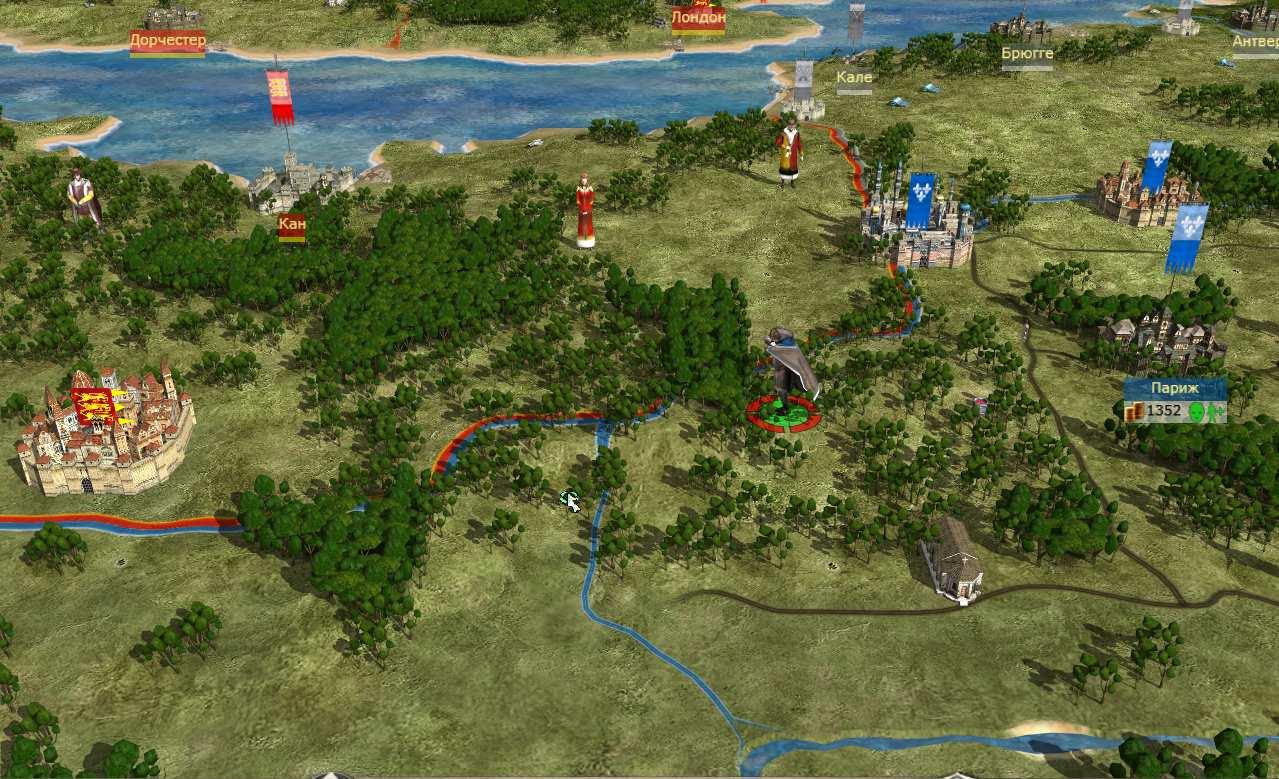Choose the Кале settlement label
The width and height of the screenshot is (1279, 779).
click(x=854, y=77)
